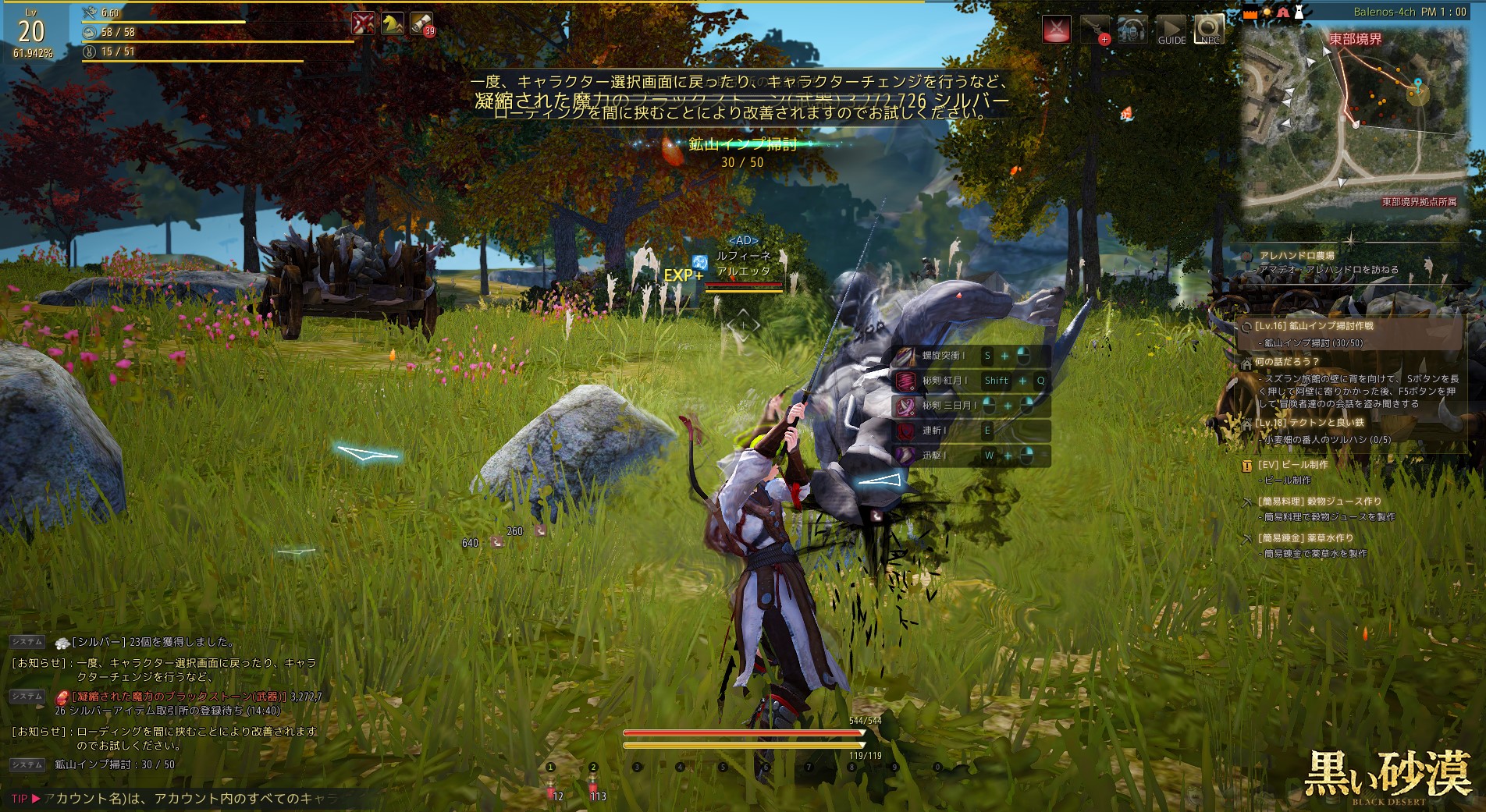
Task: Click the NPC search button
Action: pos(1209,30)
